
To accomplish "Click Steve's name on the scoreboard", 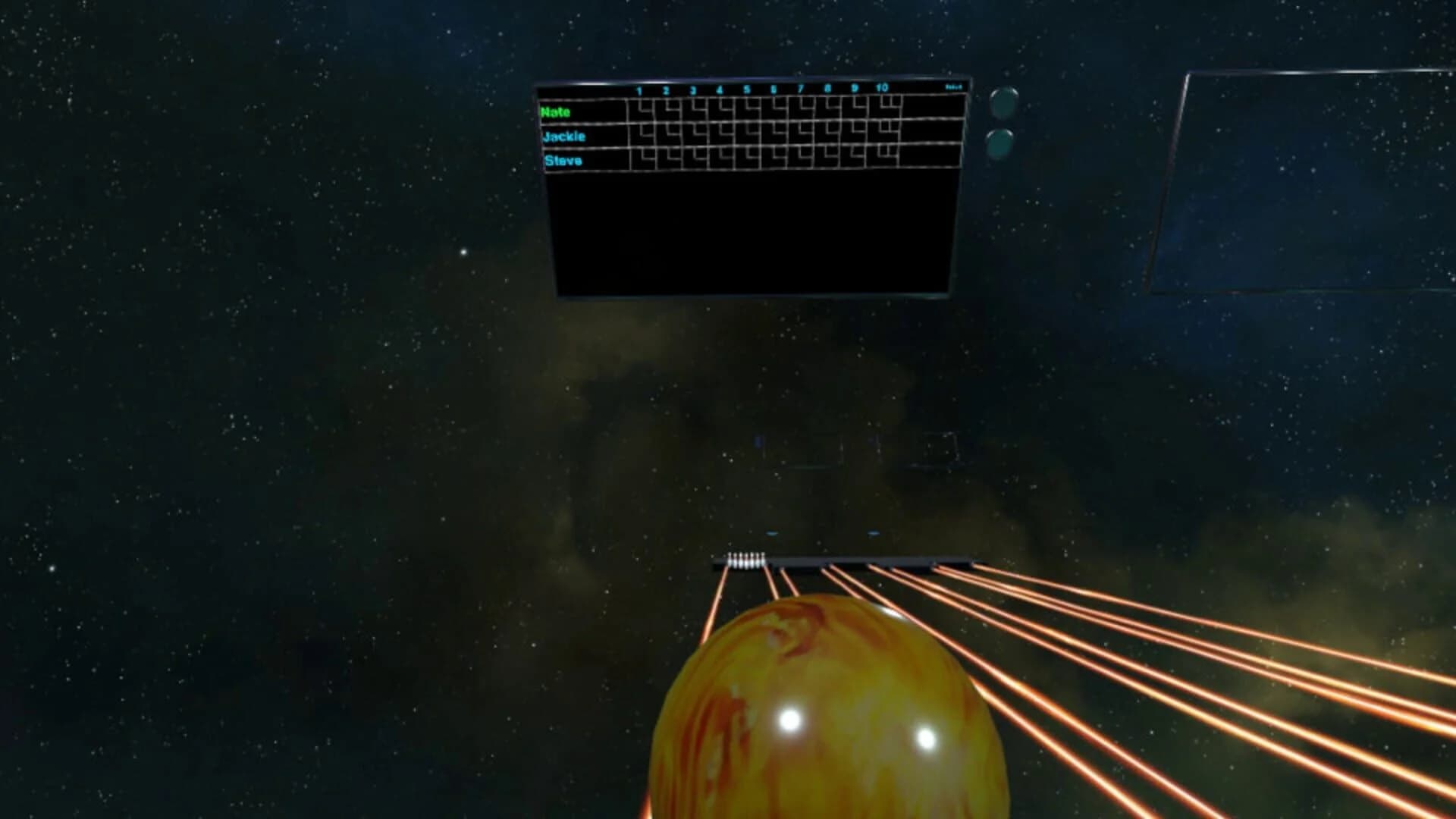I will point(563,161).
